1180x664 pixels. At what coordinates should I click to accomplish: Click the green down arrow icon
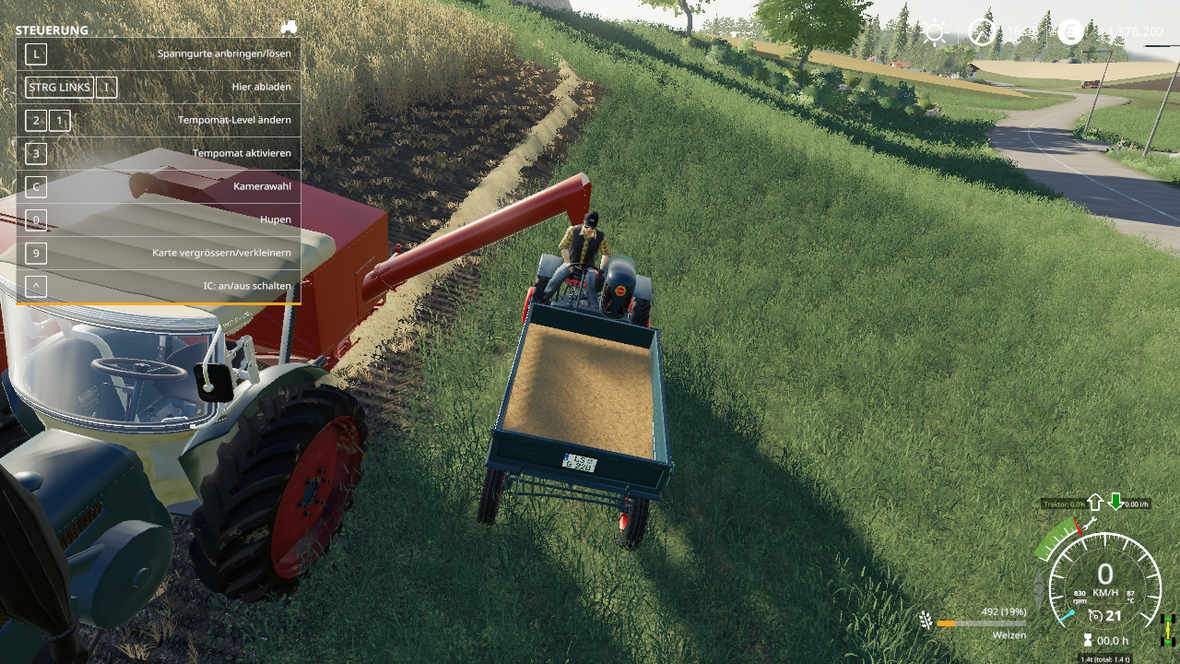pos(1115,502)
